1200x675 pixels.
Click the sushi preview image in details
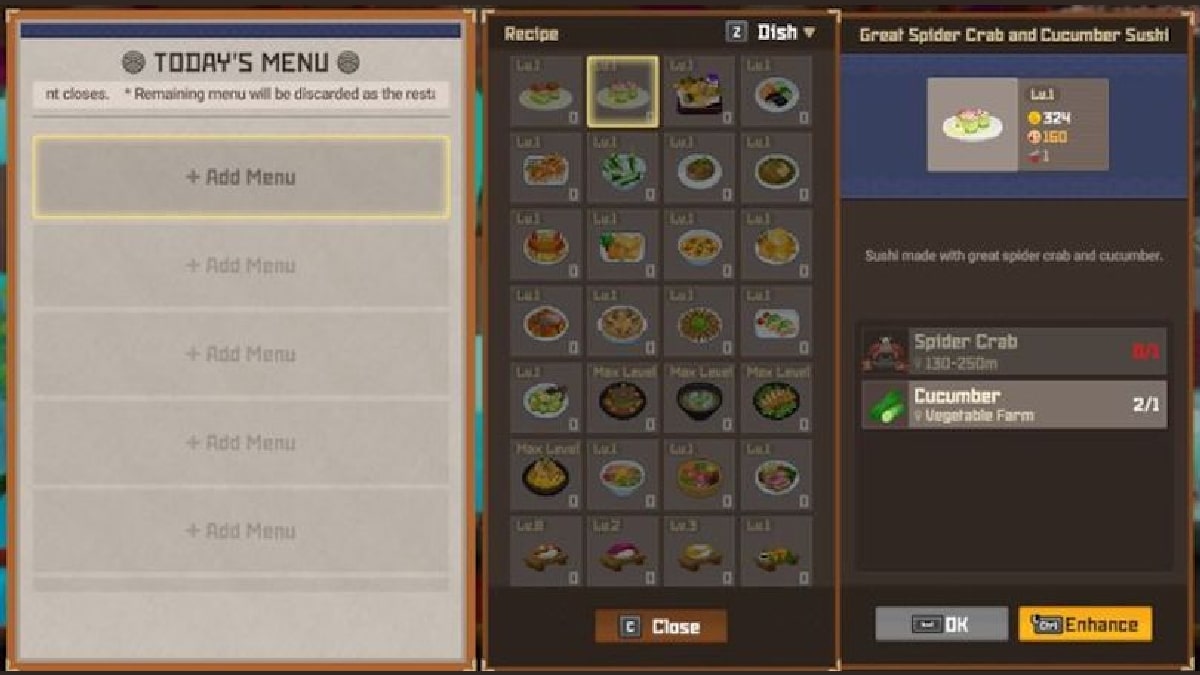click(x=972, y=125)
